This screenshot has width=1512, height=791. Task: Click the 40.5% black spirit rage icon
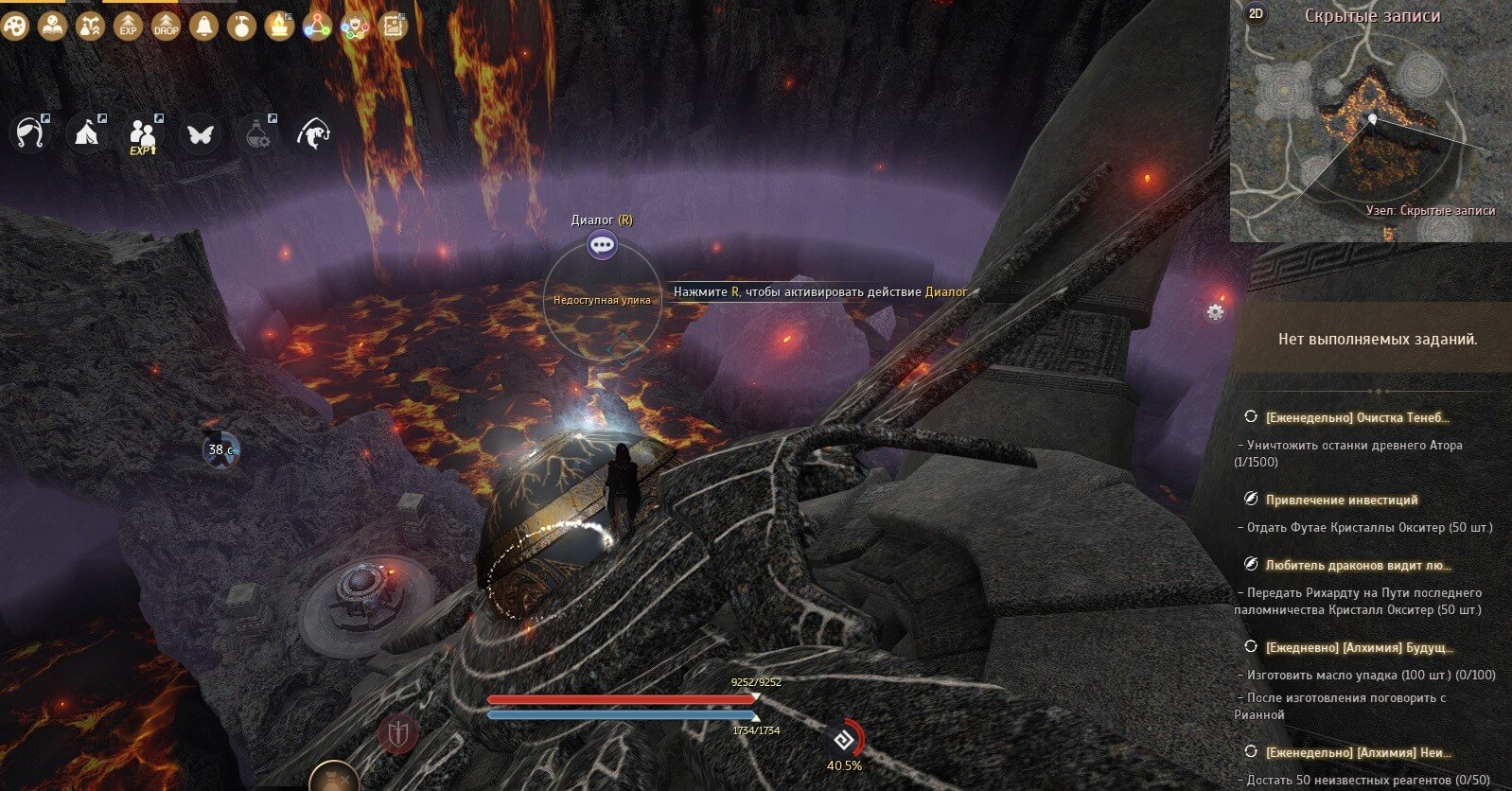843,738
